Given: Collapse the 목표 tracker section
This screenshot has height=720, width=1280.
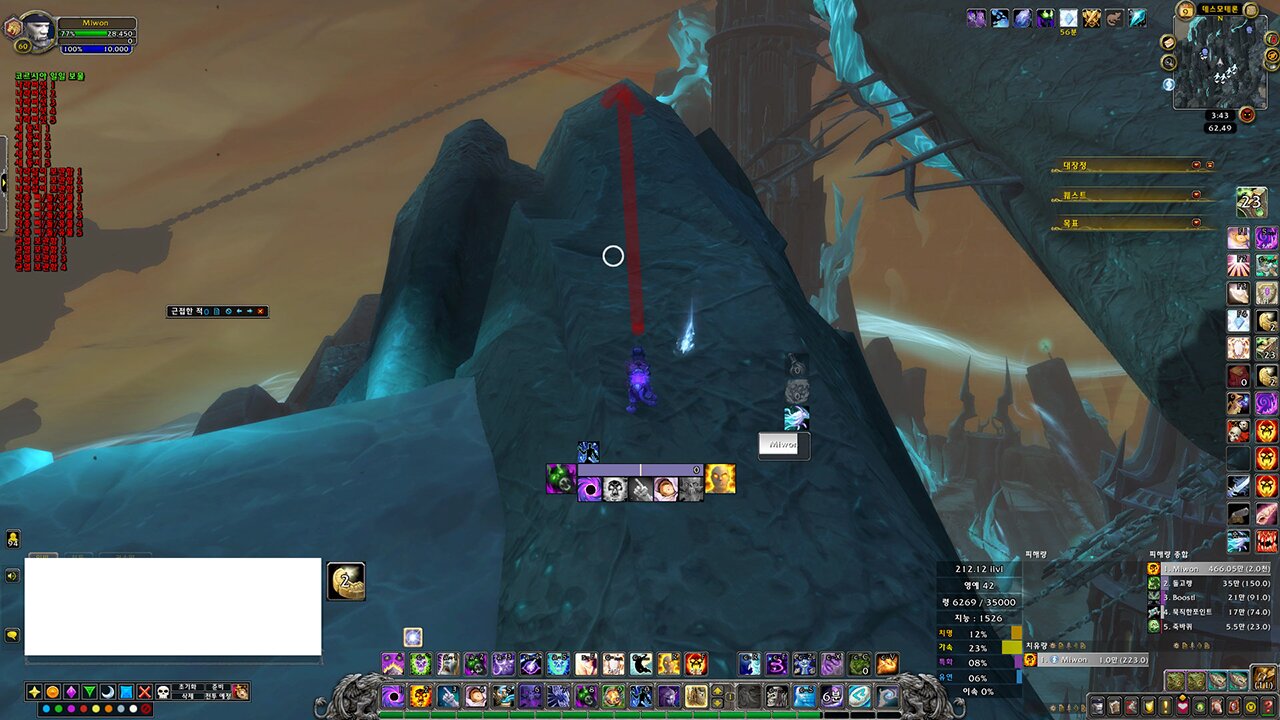Looking at the screenshot, I should (1197, 223).
